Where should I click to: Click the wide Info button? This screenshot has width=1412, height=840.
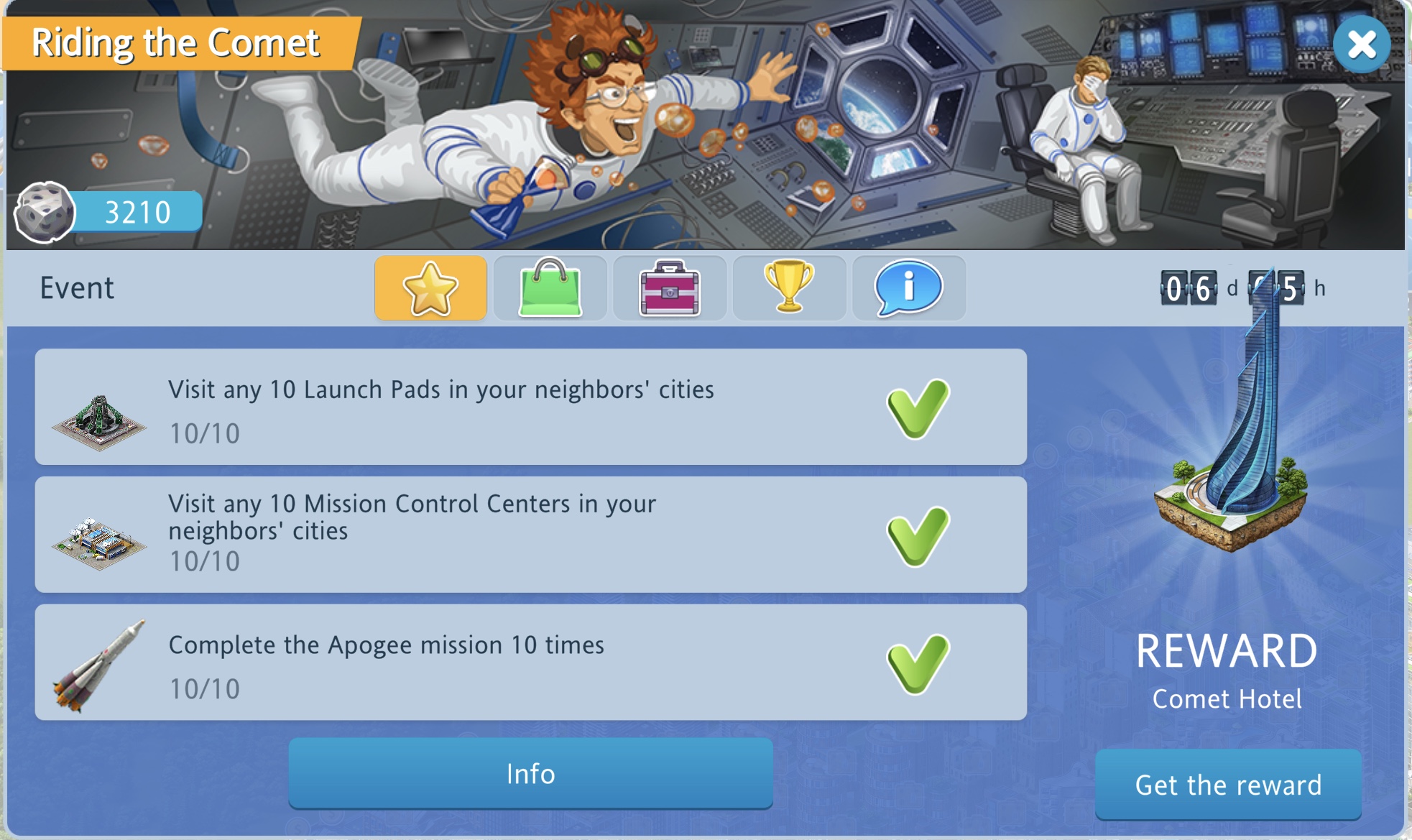[530, 773]
